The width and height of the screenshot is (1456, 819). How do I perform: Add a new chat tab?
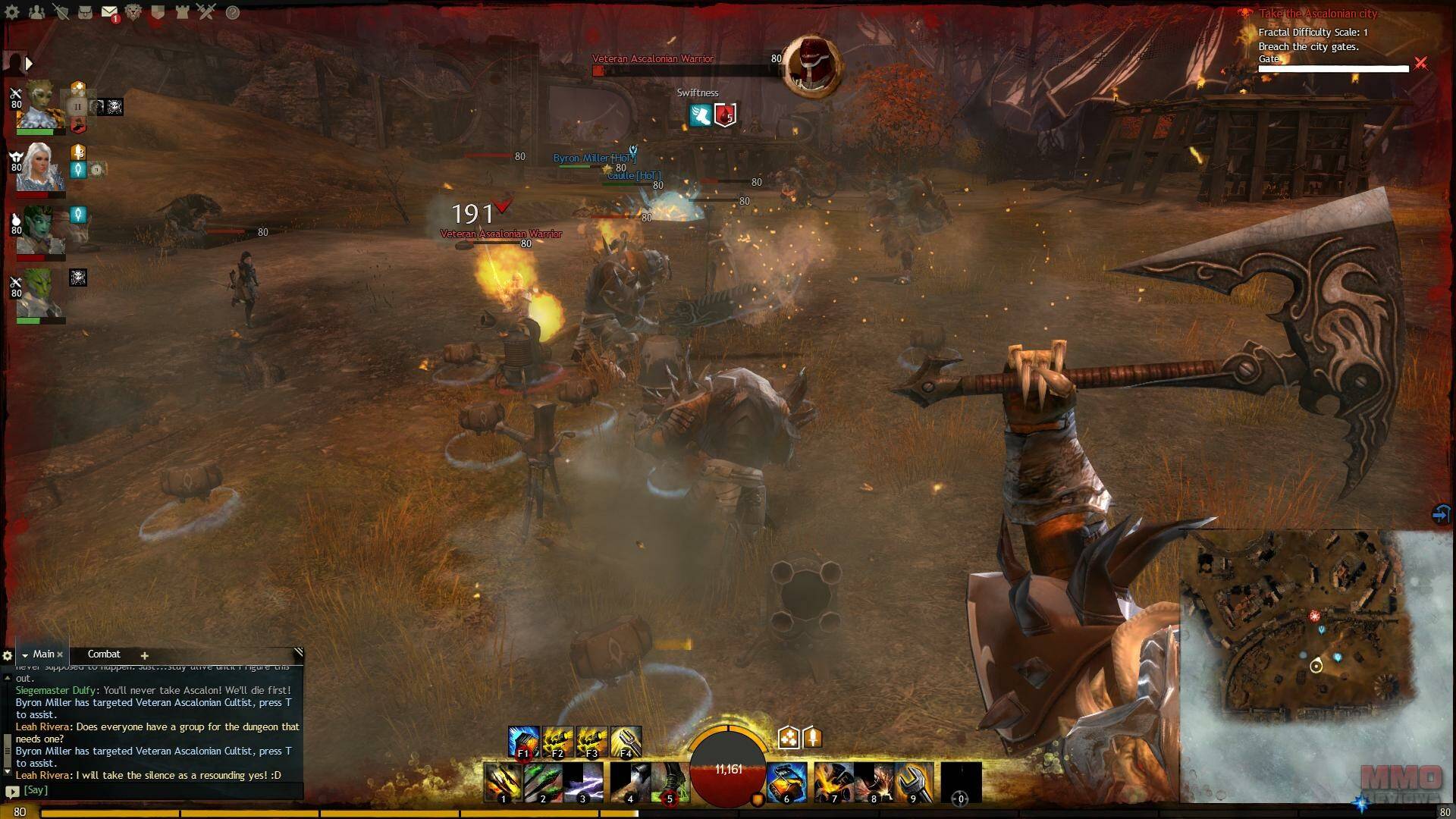[144, 655]
